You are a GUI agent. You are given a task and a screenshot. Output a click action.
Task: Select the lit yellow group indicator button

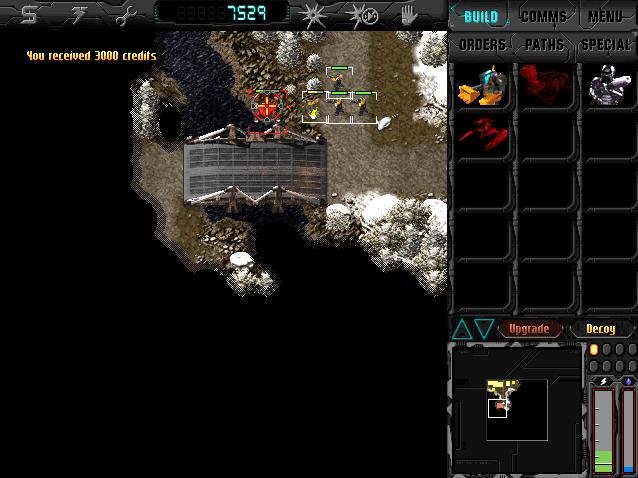point(594,349)
